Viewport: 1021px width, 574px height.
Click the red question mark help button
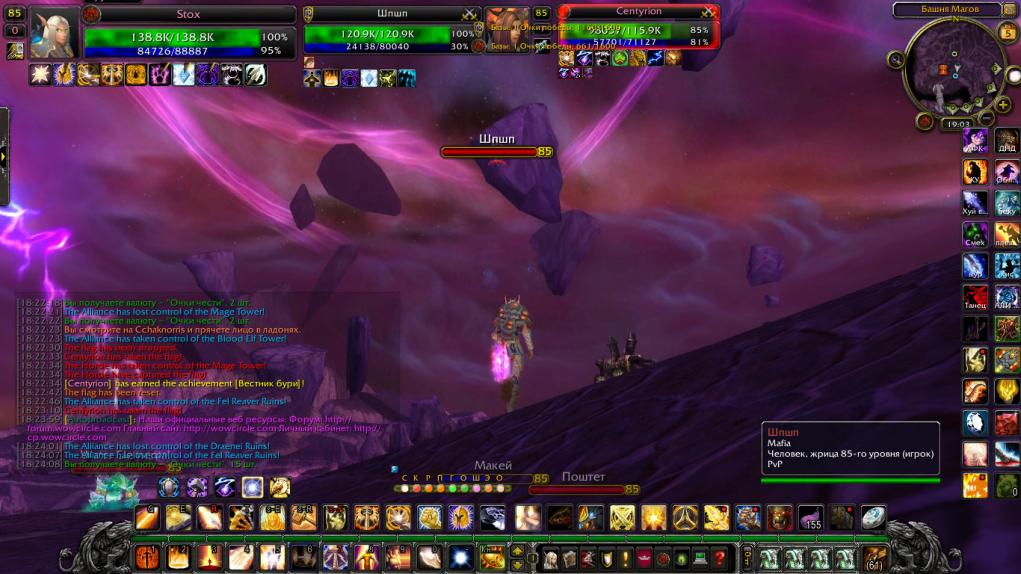(x=719, y=558)
